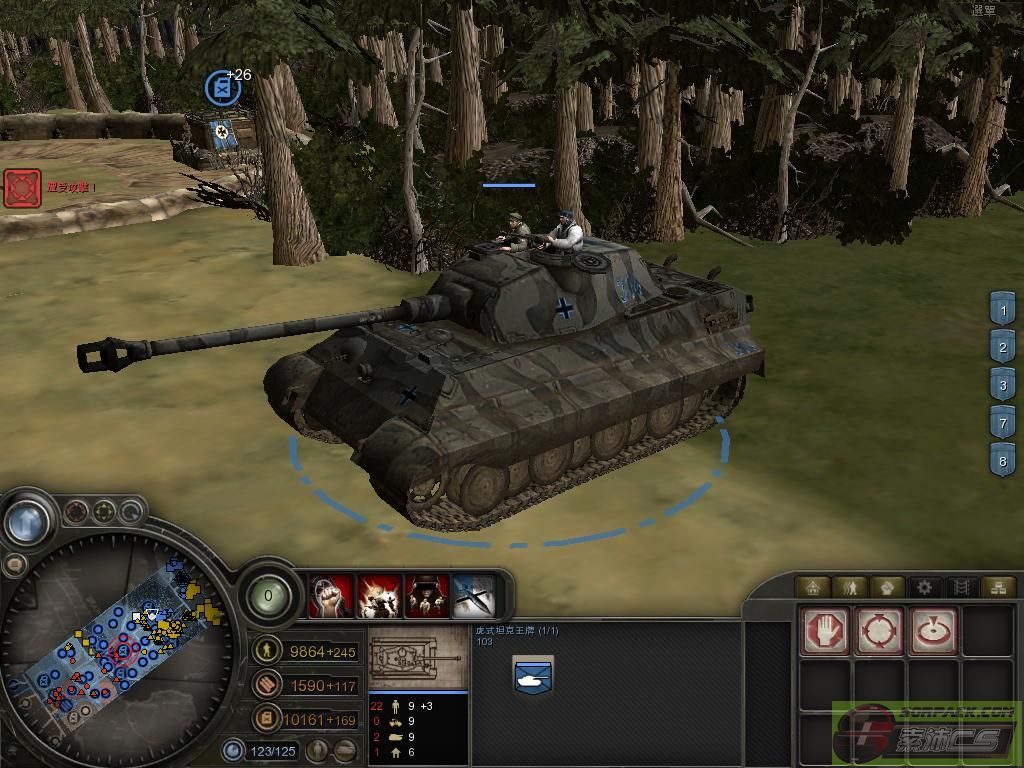Select control group 8 badge

point(1003,460)
